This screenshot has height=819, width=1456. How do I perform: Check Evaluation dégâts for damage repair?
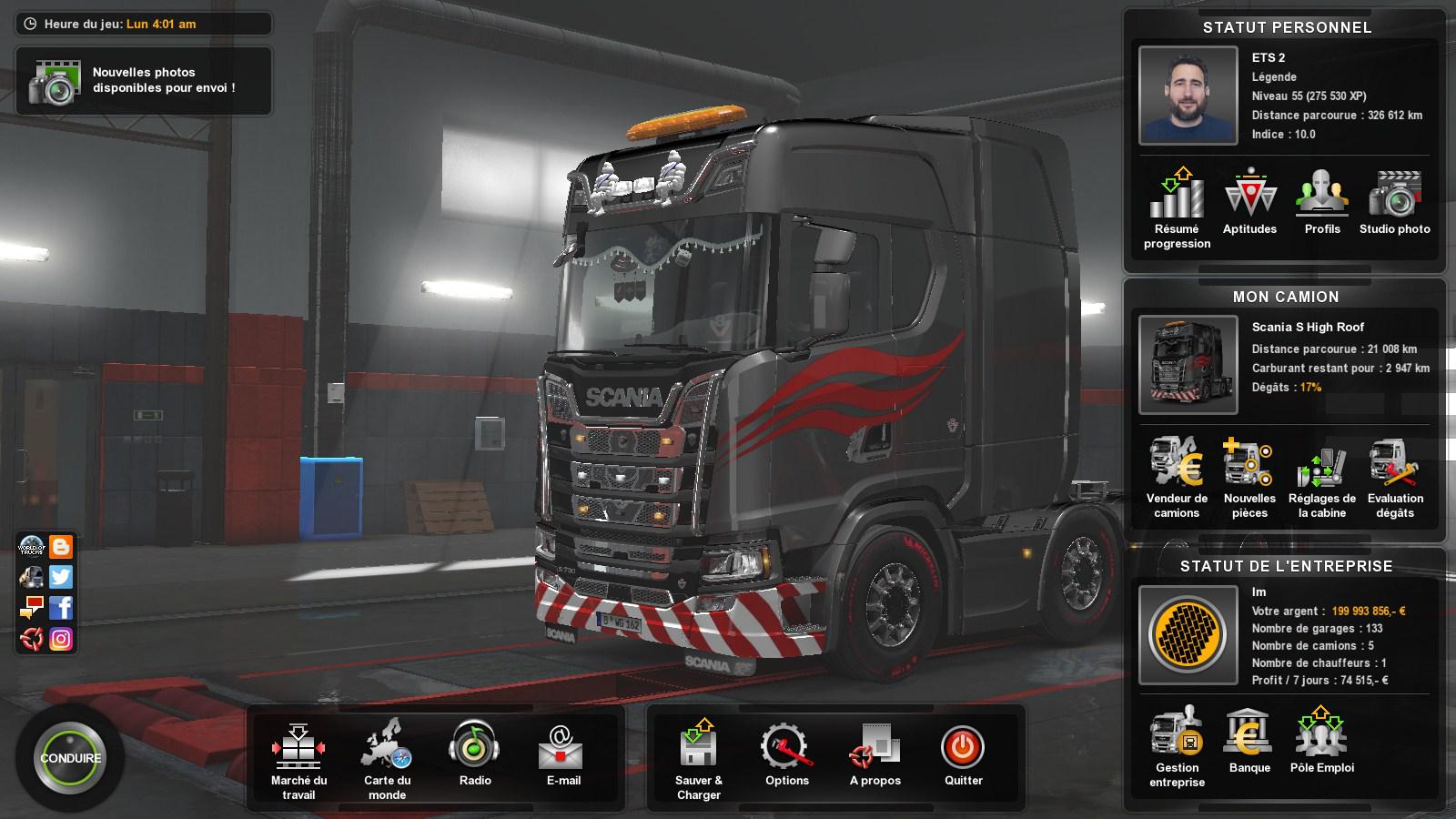pyautogui.click(x=1394, y=466)
